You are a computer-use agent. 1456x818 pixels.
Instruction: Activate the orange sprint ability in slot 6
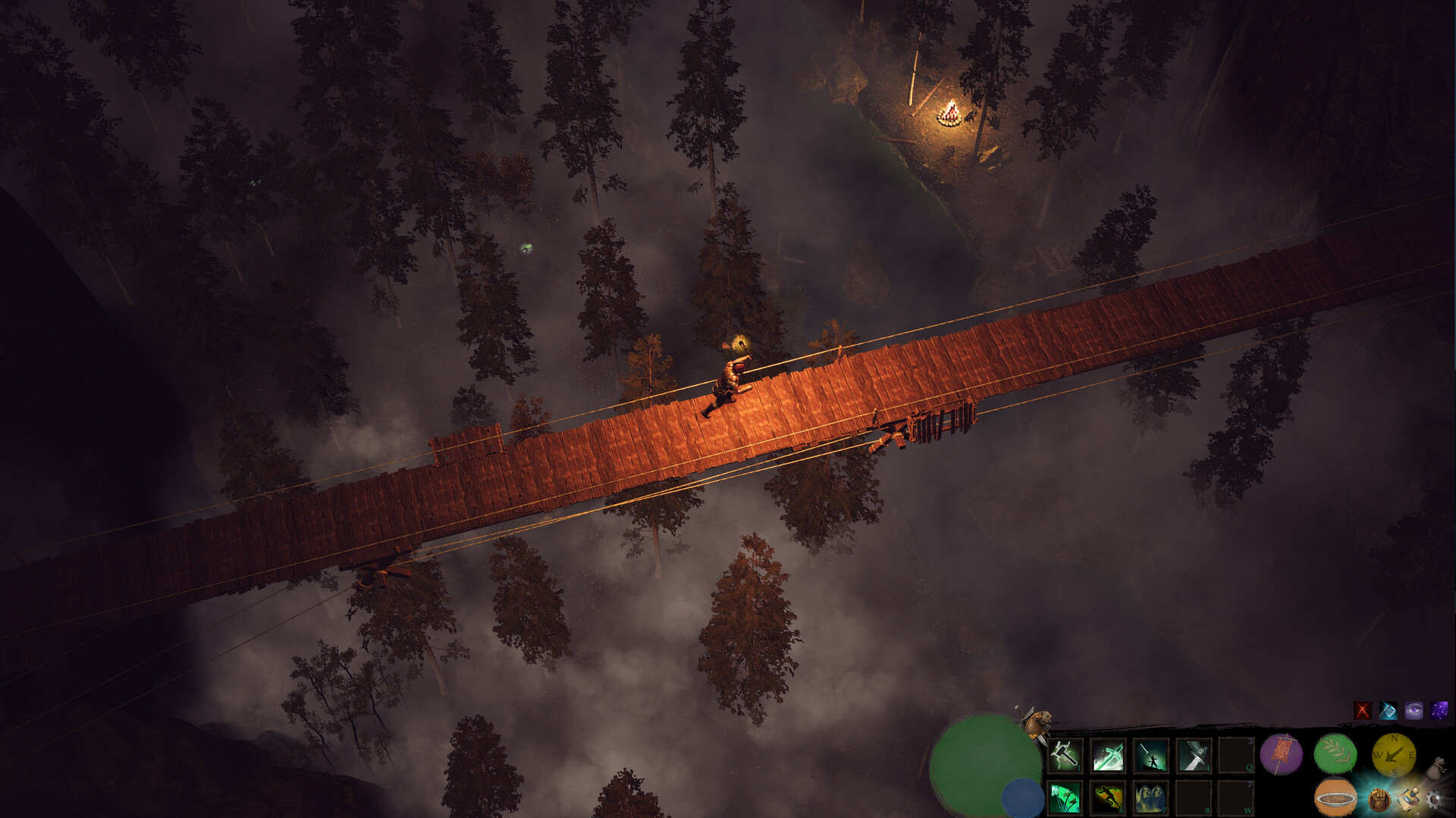pyautogui.click(x=1107, y=798)
